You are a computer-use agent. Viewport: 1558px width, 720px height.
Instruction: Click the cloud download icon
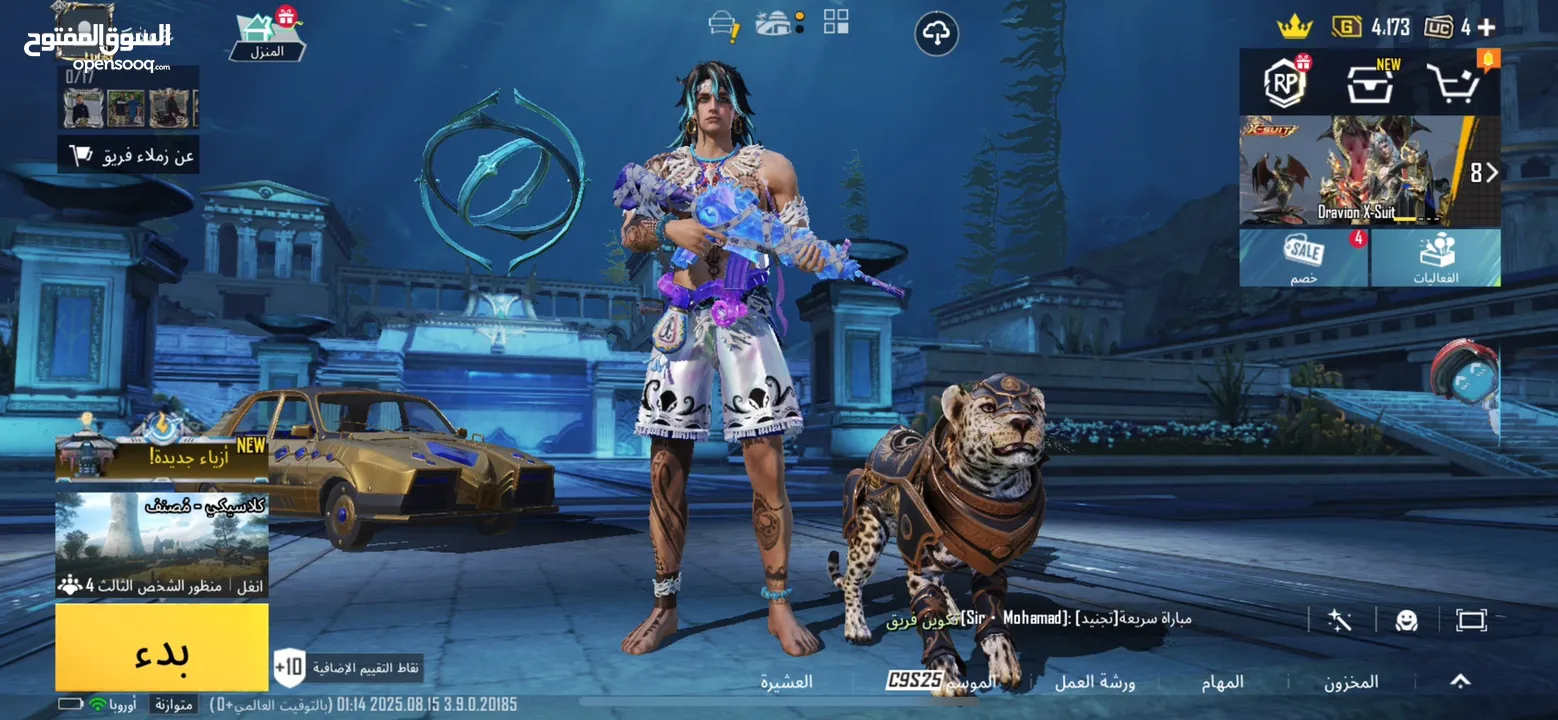point(936,35)
